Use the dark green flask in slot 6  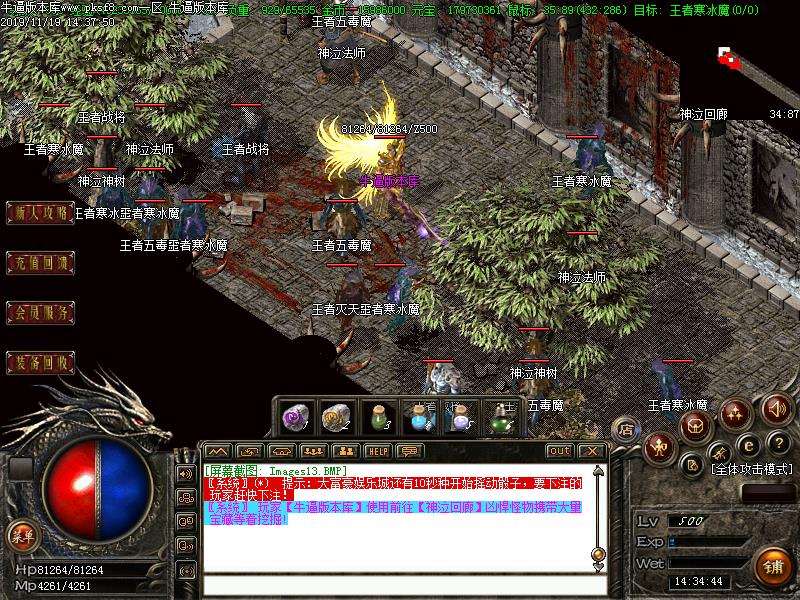499,414
